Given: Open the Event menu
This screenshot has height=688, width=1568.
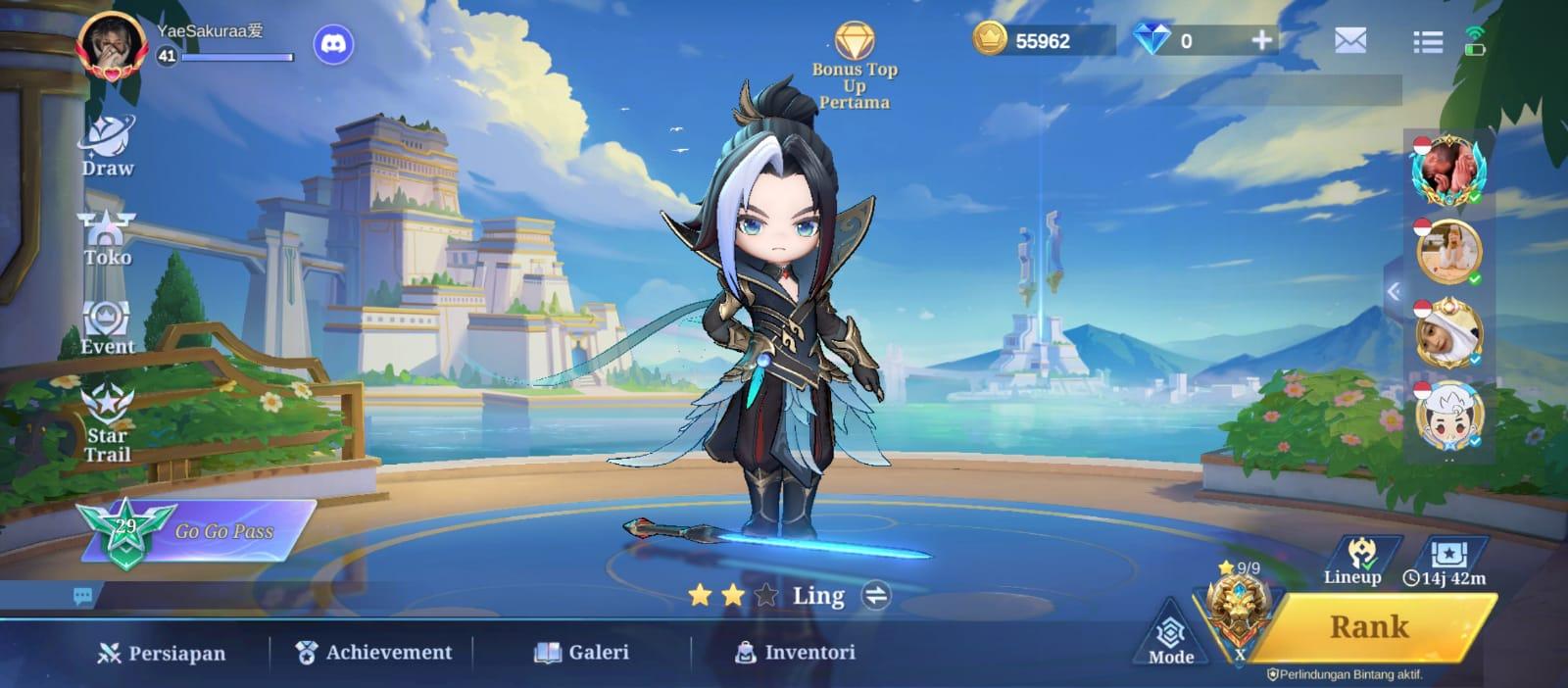Looking at the screenshot, I should tap(107, 328).
